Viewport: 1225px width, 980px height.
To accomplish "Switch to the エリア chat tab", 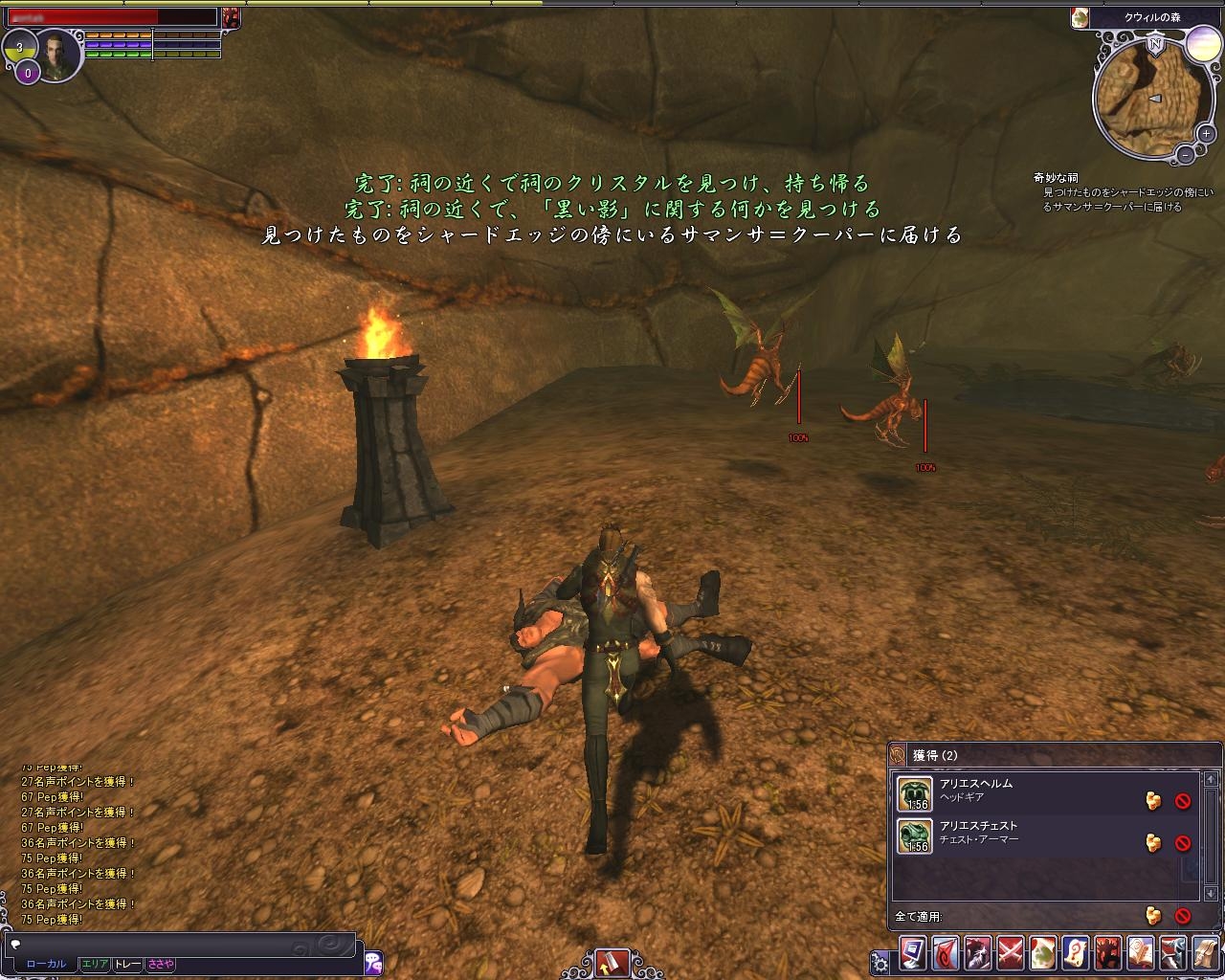I will pyautogui.click(x=95, y=965).
